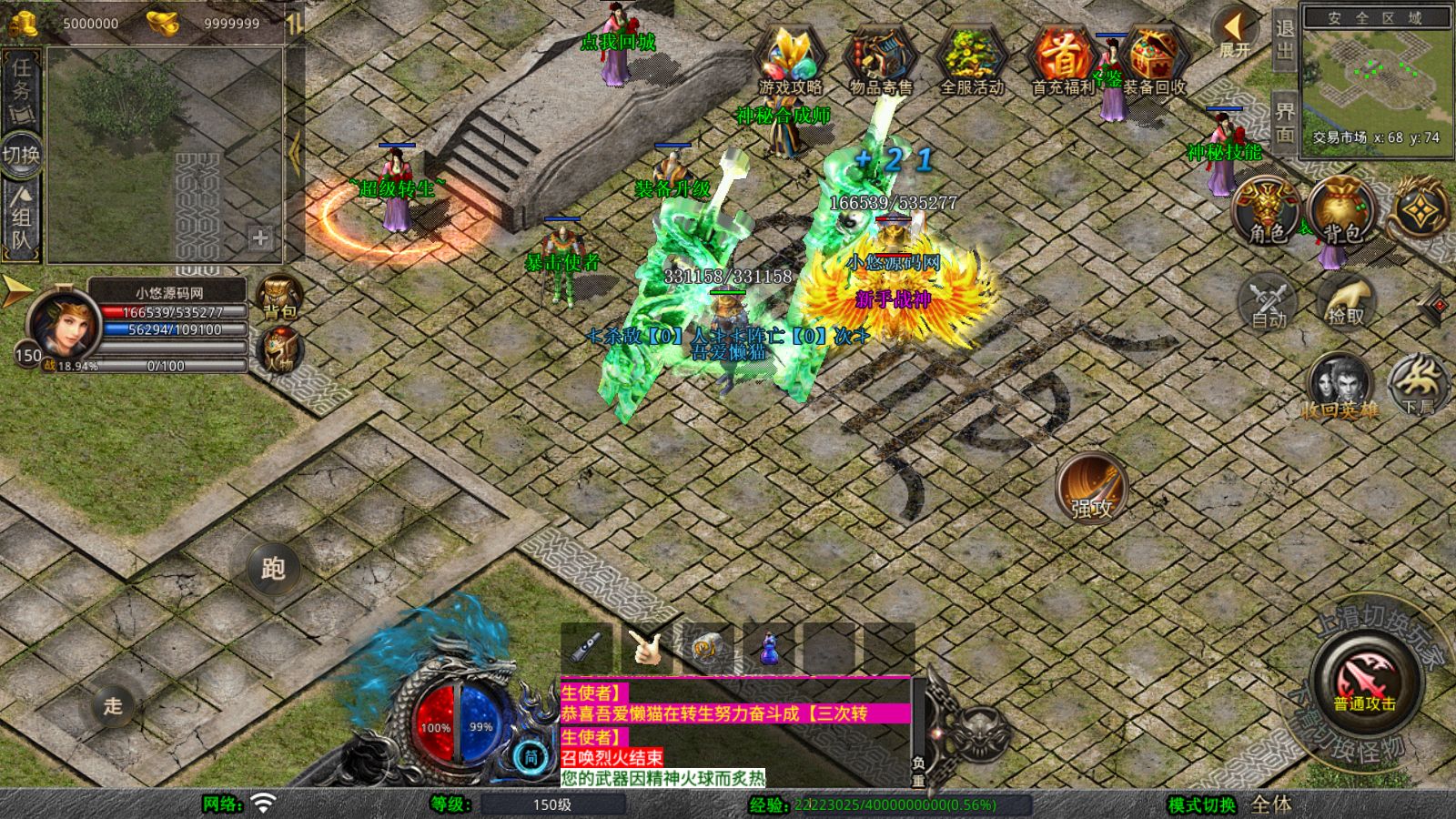Open the 角色 character panel
The height and width of the screenshot is (819, 1456).
[x=1267, y=211]
